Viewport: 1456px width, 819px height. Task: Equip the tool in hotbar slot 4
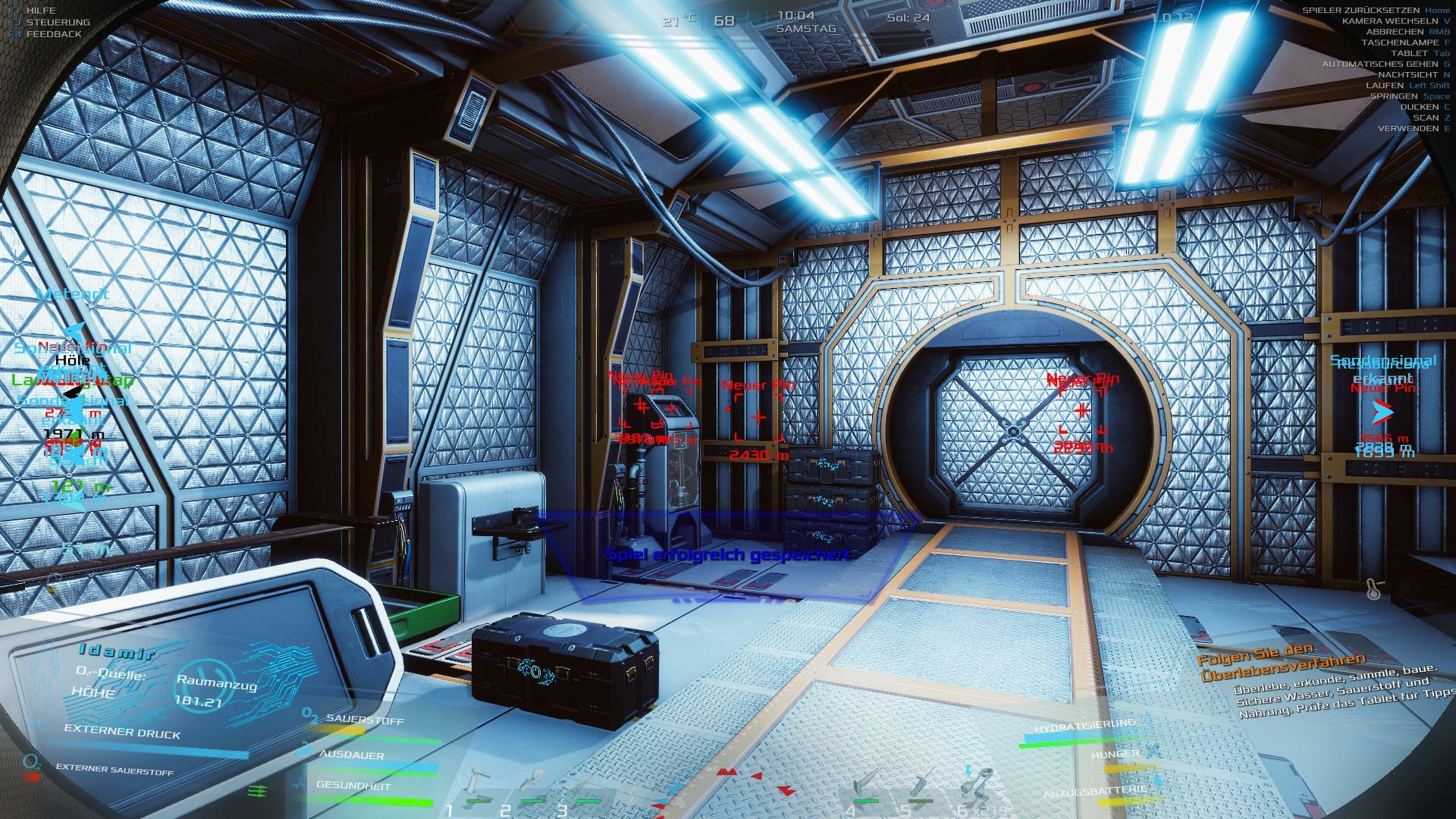[865, 784]
